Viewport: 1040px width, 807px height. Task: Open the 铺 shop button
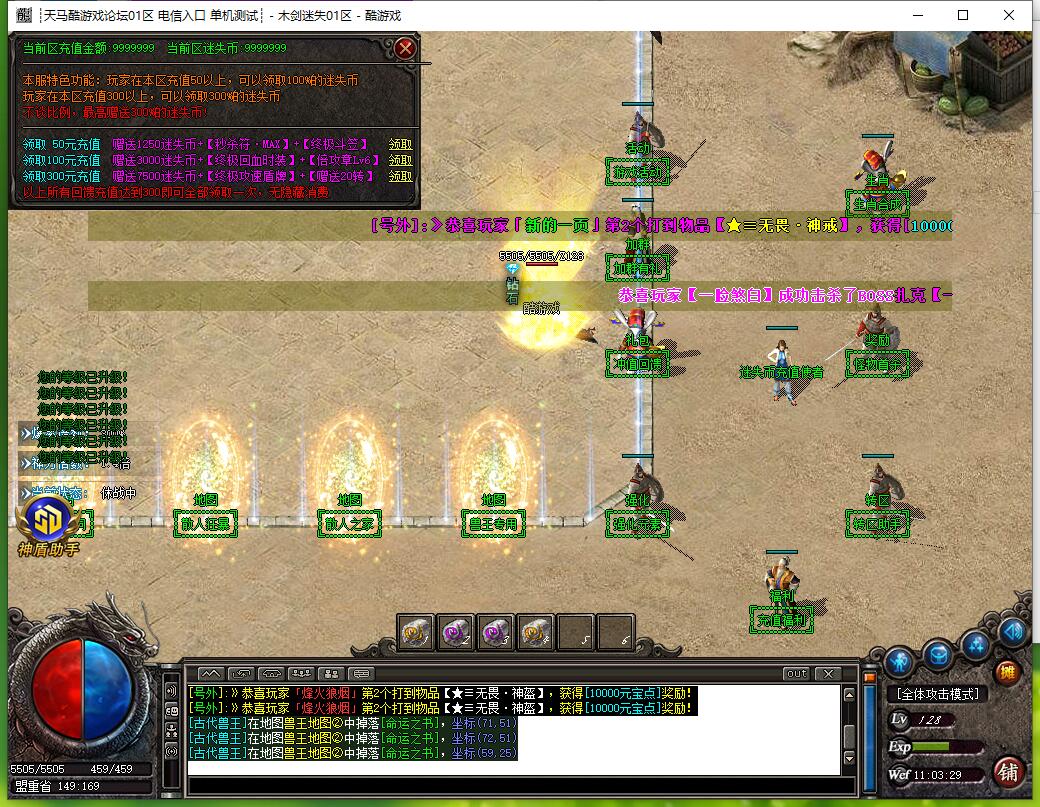click(x=1008, y=771)
